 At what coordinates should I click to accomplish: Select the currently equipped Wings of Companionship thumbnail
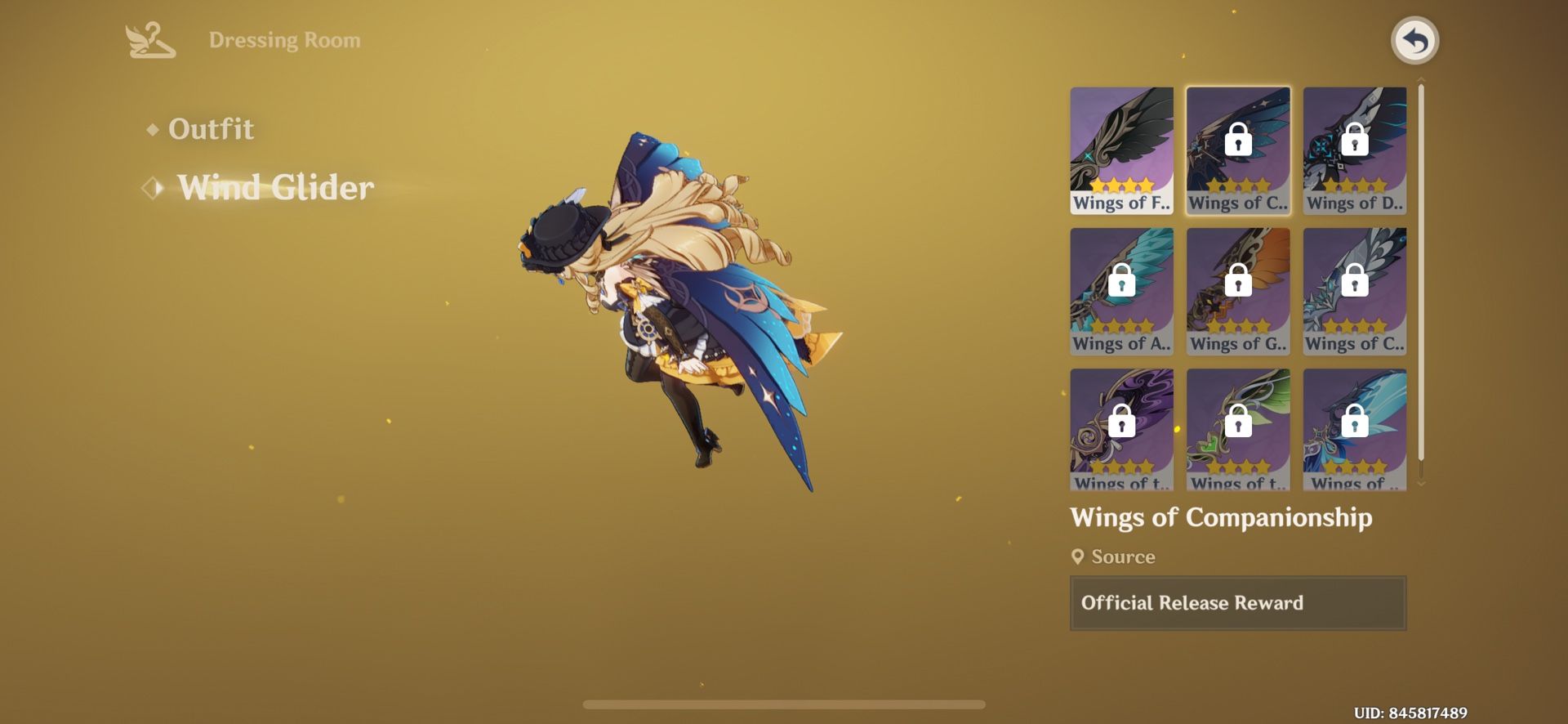click(1238, 149)
